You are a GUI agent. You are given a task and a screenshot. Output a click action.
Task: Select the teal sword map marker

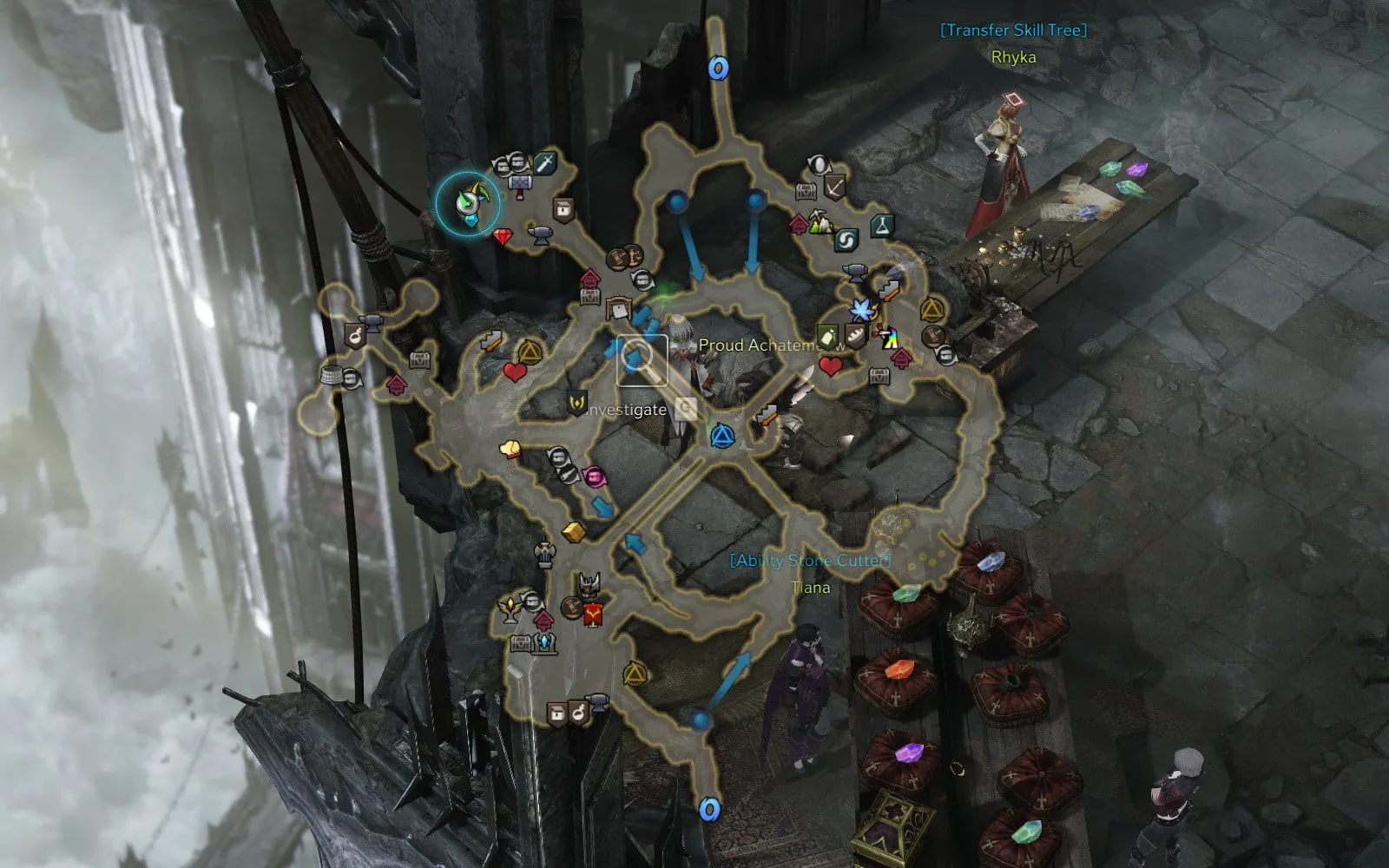click(544, 162)
